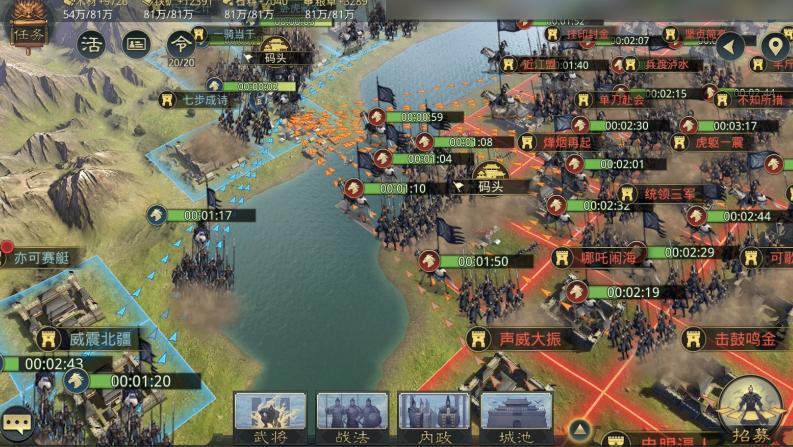Open the ID card profile icon
Screen dimensions: 793x447
(136, 44)
